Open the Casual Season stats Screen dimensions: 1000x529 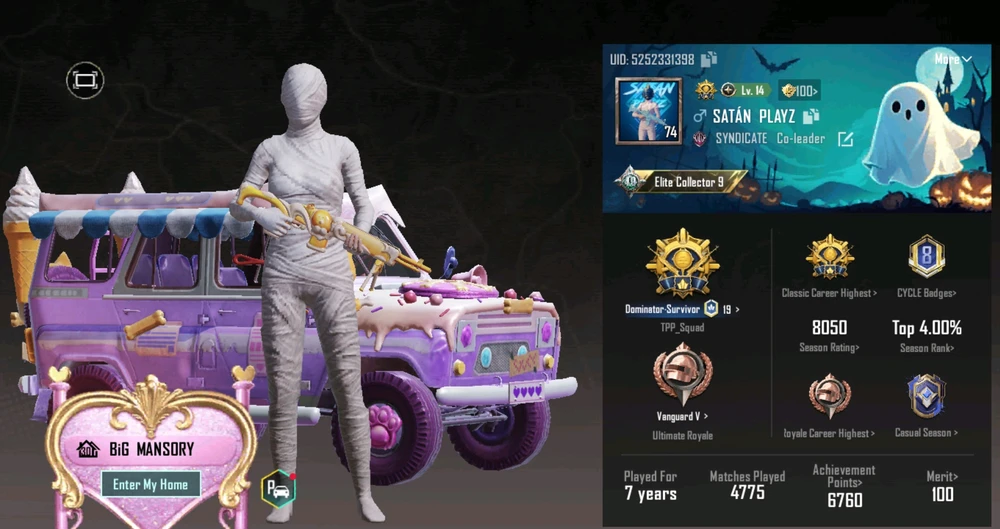click(x=926, y=433)
